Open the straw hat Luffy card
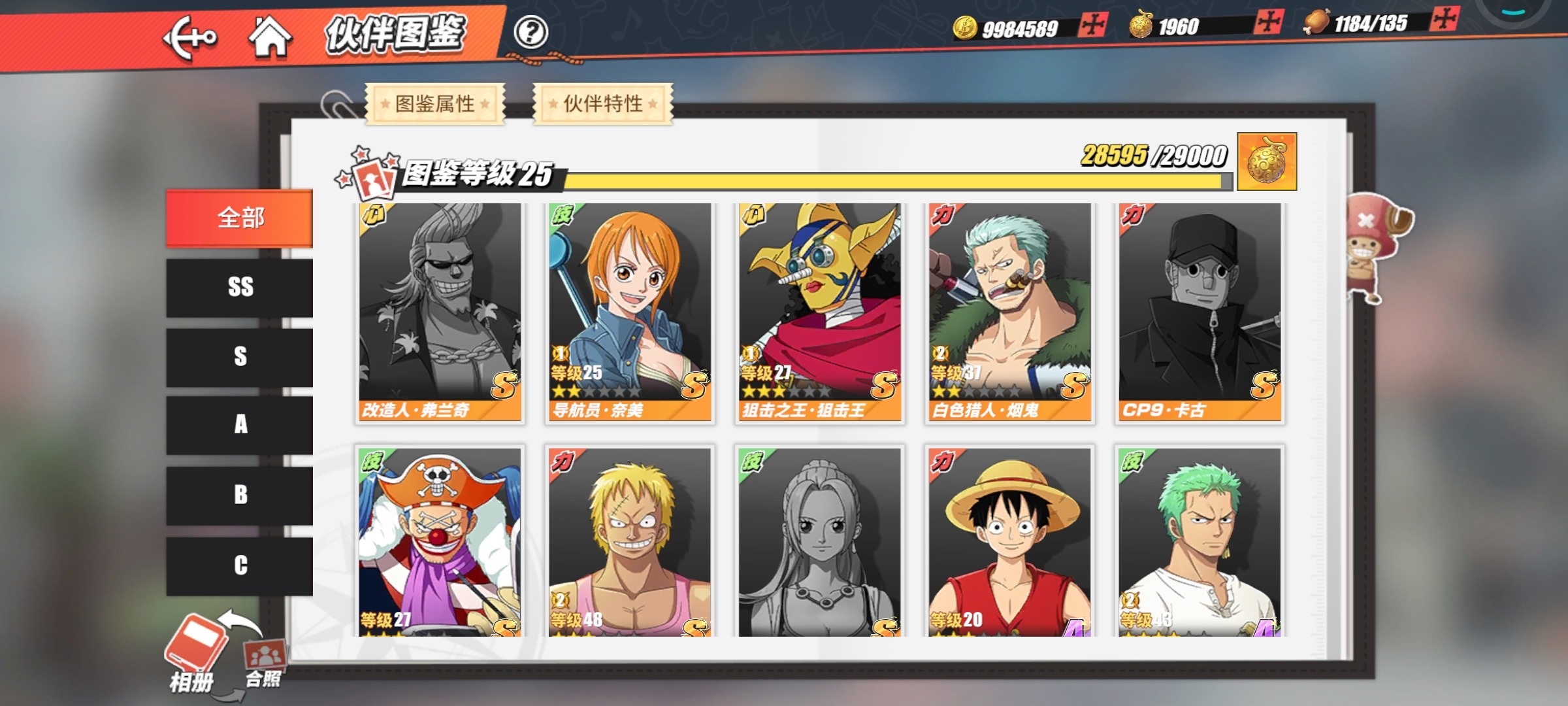The image size is (1568, 706). (1009, 541)
